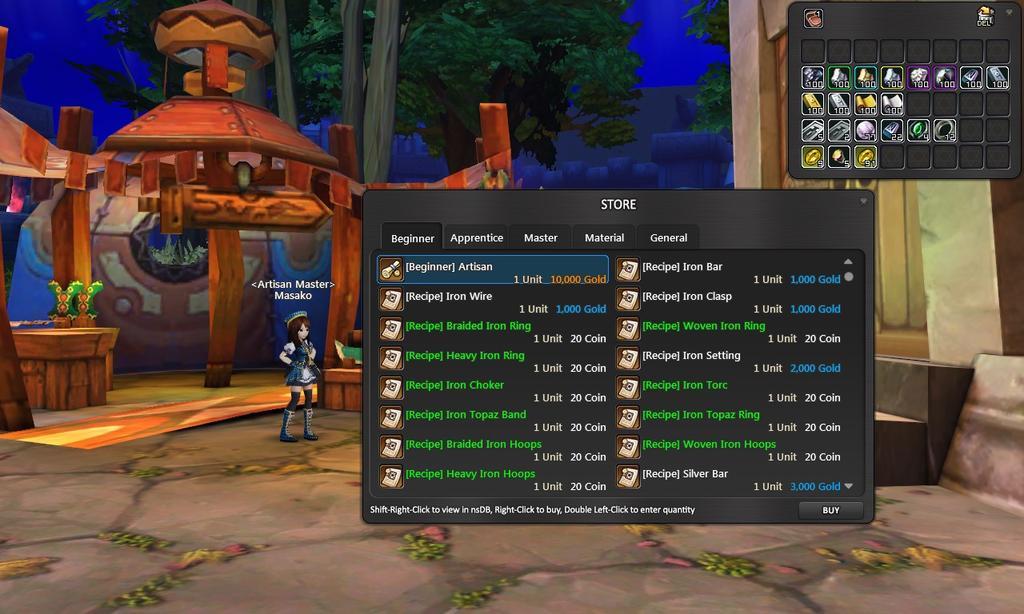Open the Master recipes tab

[x=540, y=238]
